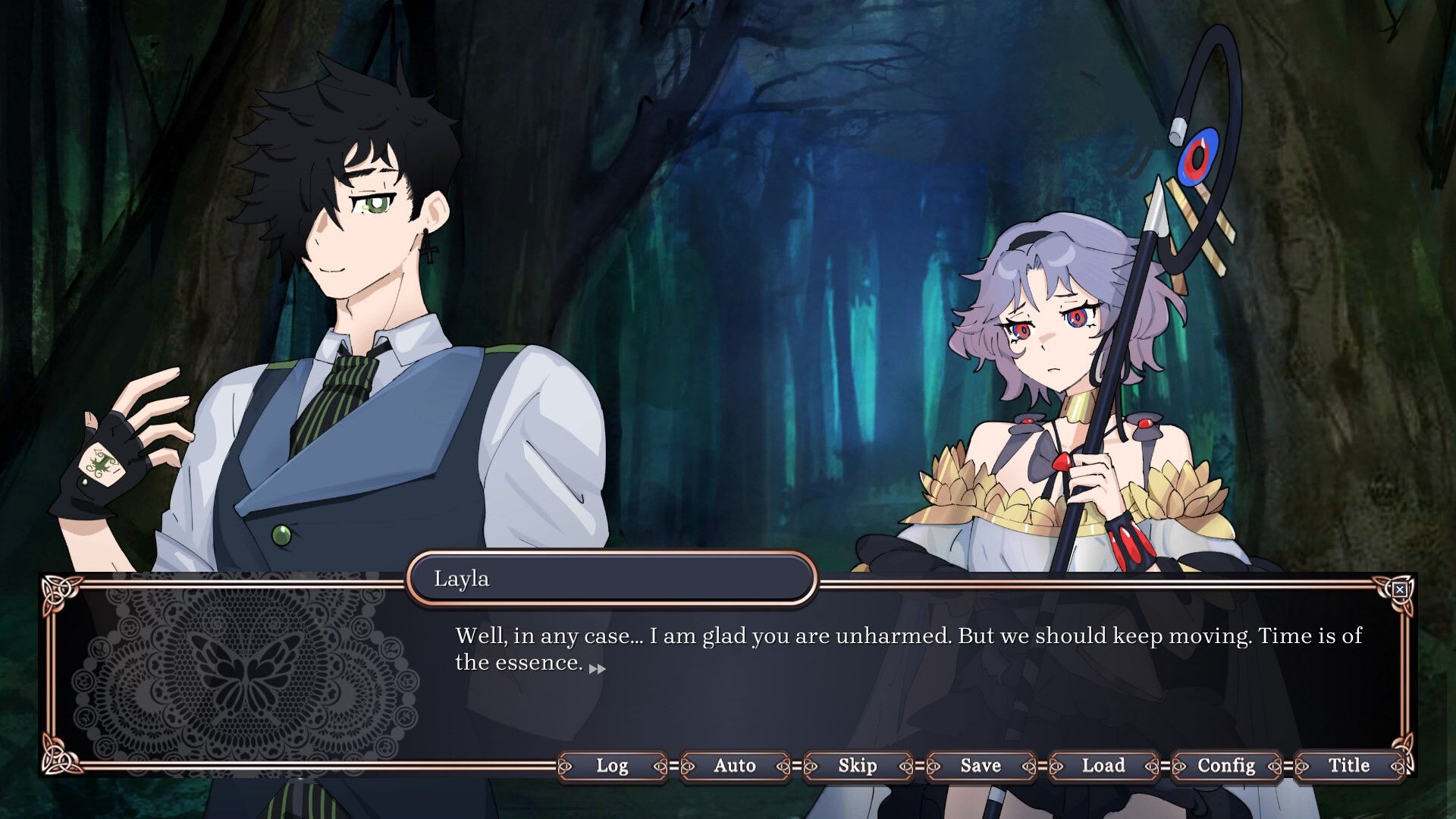Open the Config menu
The width and height of the screenshot is (1456, 819).
tap(1225, 766)
